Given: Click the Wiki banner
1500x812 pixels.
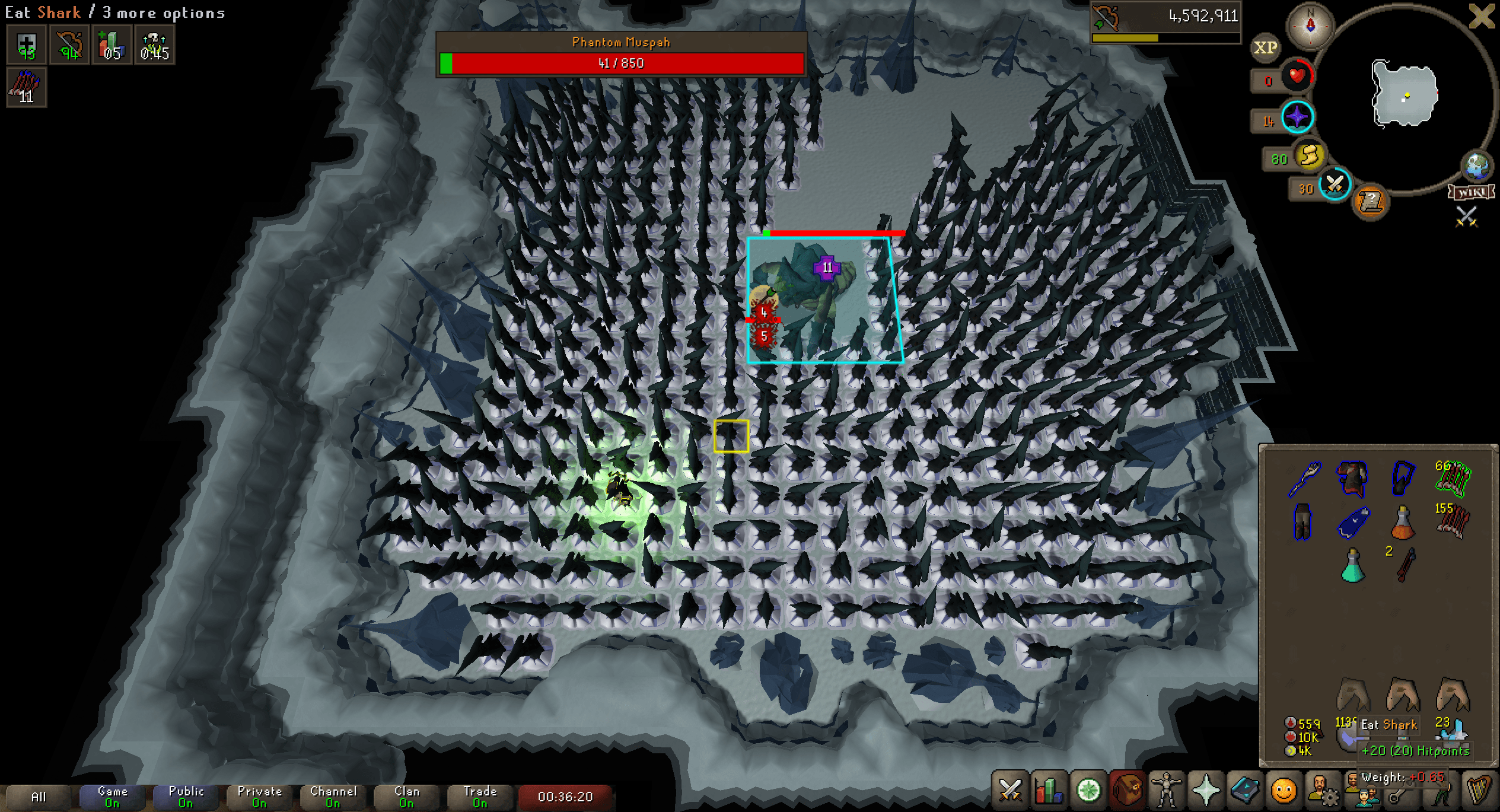Looking at the screenshot, I should (1471, 193).
